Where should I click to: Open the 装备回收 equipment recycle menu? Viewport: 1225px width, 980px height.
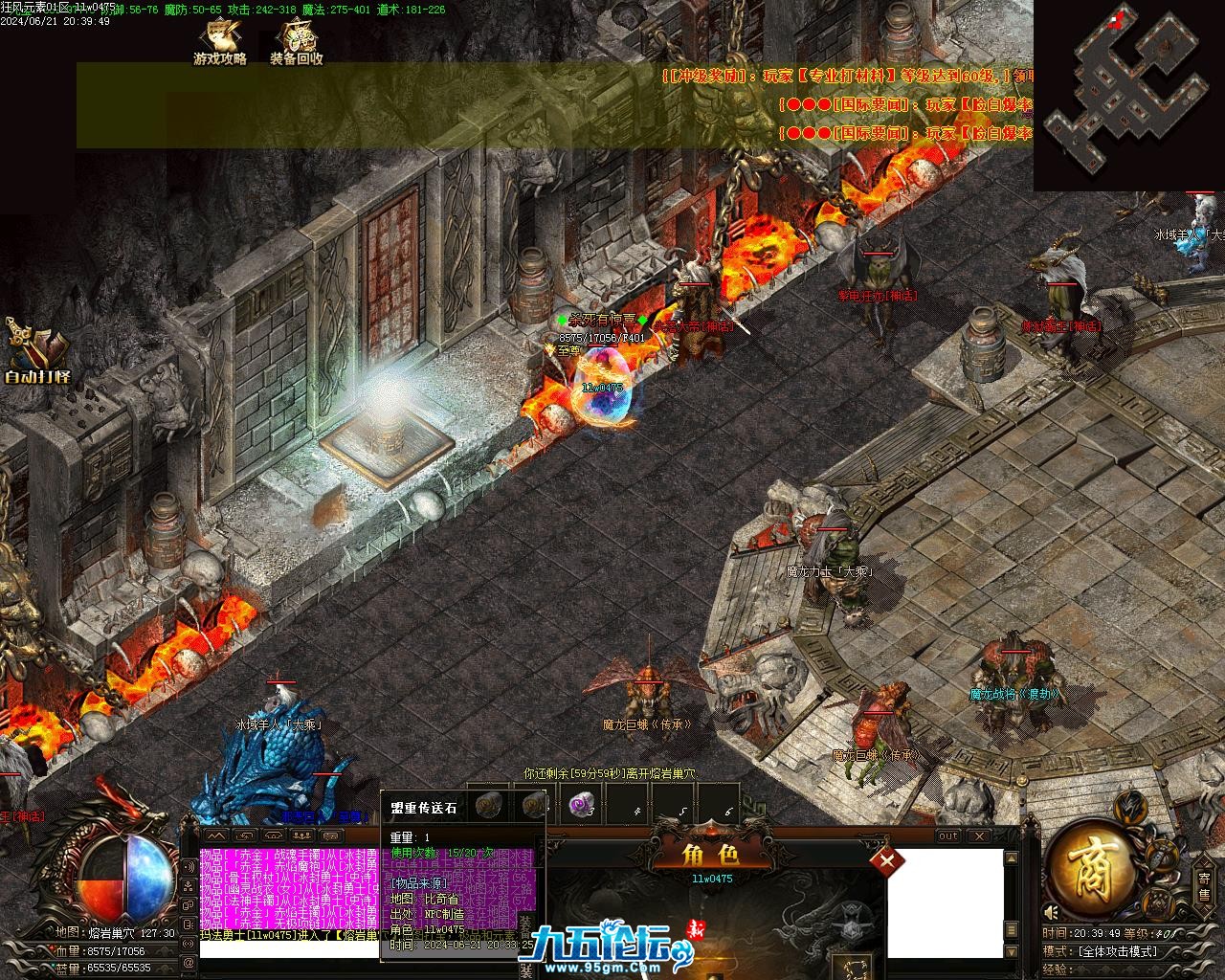coord(297,42)
